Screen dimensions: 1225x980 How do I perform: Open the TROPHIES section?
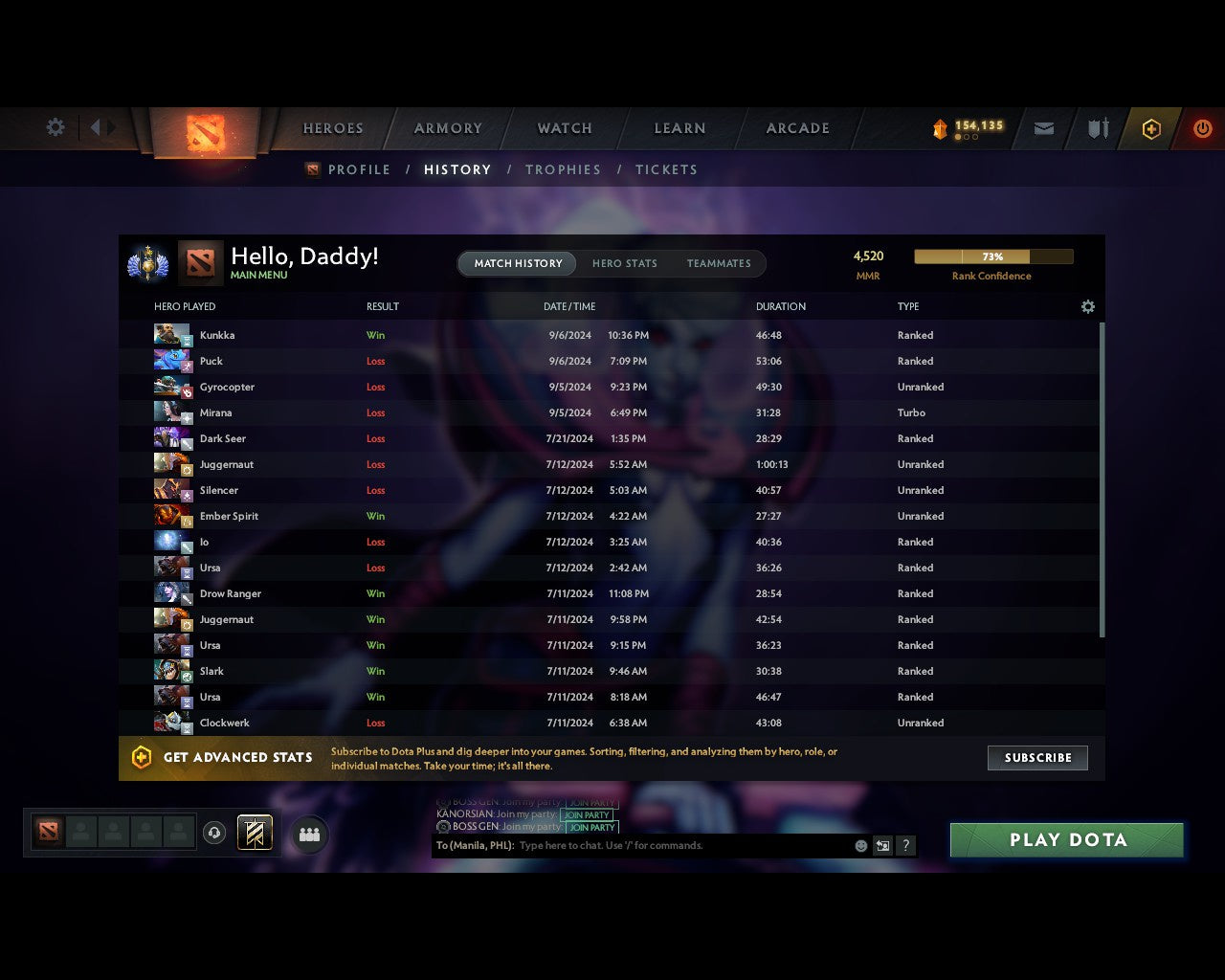pyautogui.click(x=563, y=169)
